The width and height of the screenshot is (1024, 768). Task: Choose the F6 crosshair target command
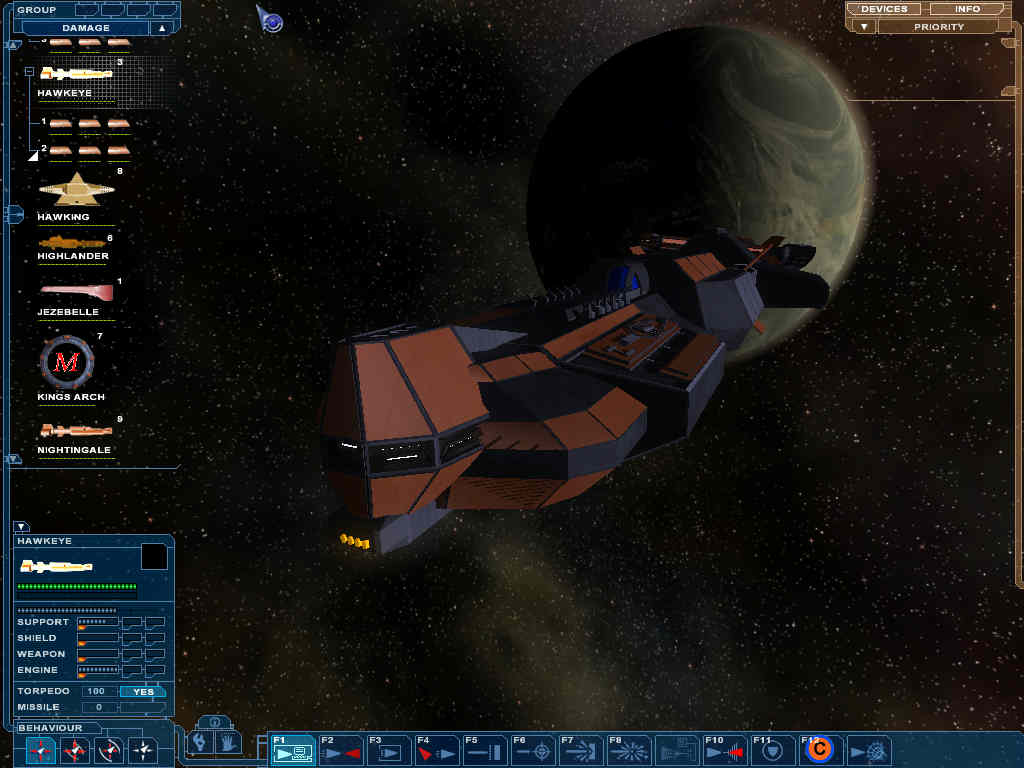coord(533,750)
